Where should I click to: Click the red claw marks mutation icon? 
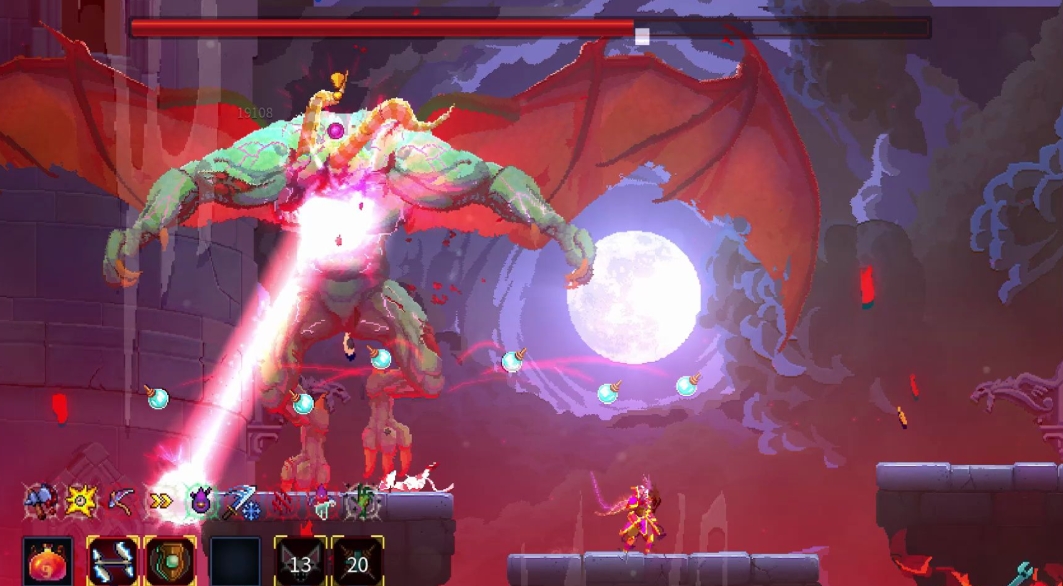click(x=283, y=501)
